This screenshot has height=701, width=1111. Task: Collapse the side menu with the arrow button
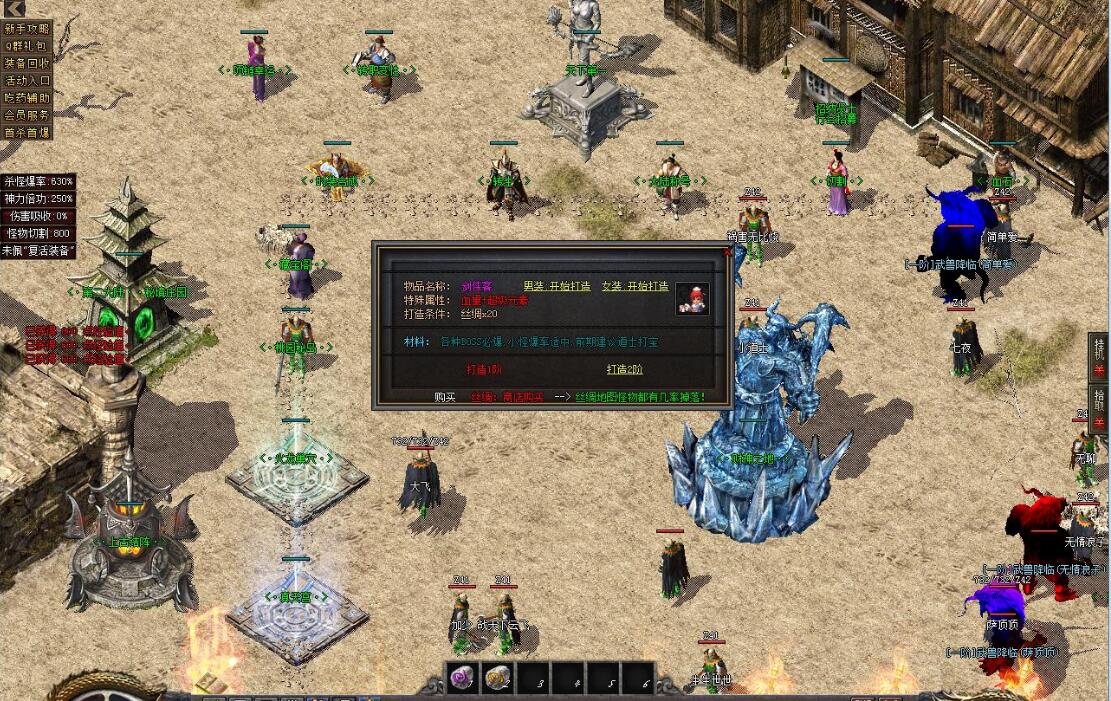[14, 9]
